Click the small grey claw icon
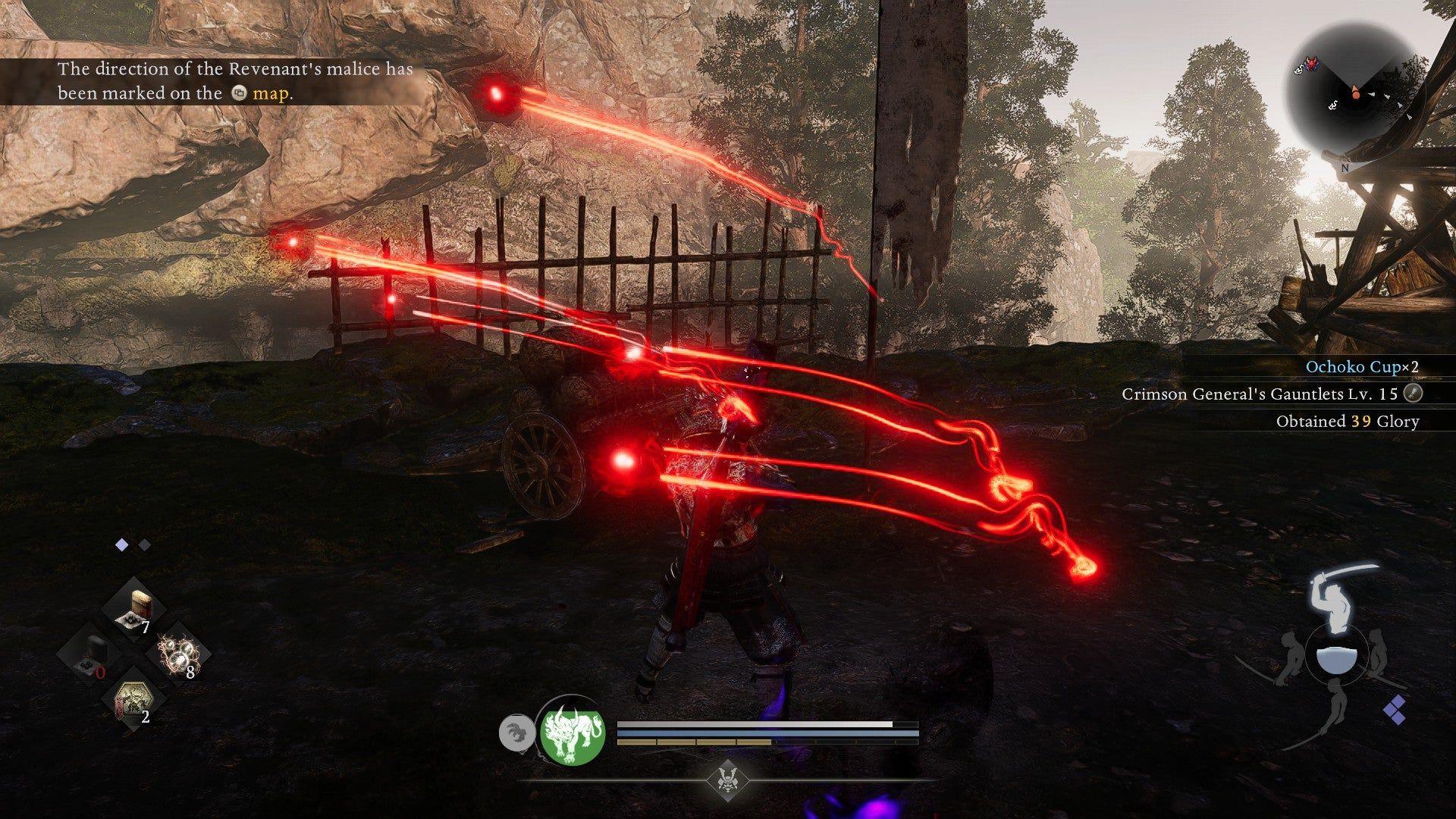 [x=514, y=733]
